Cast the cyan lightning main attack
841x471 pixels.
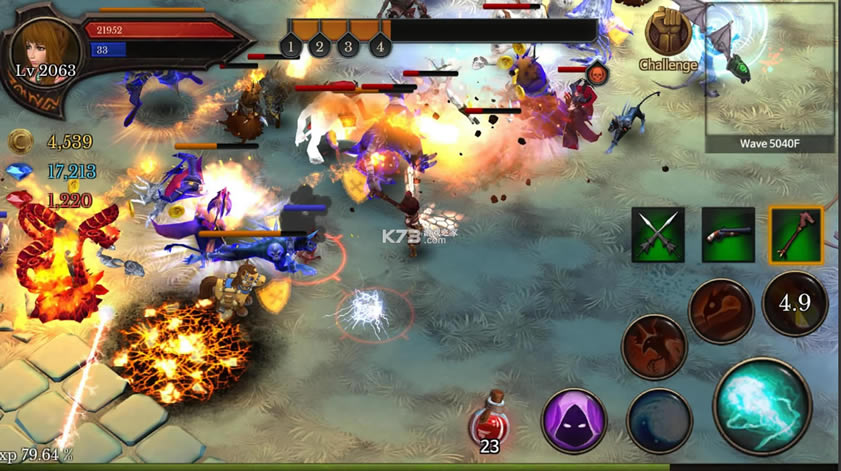pyautogui.click(x=761, y=406)
